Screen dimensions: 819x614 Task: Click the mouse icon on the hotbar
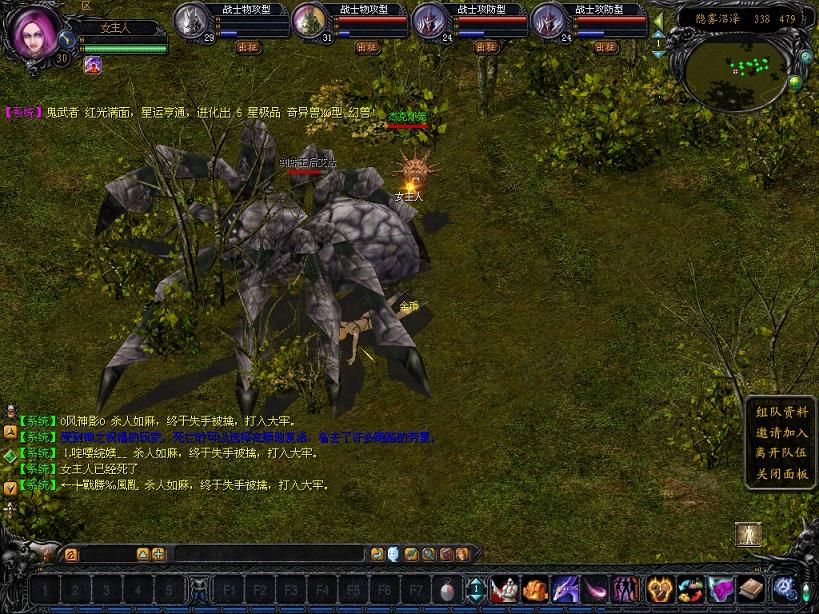point(447,589)
